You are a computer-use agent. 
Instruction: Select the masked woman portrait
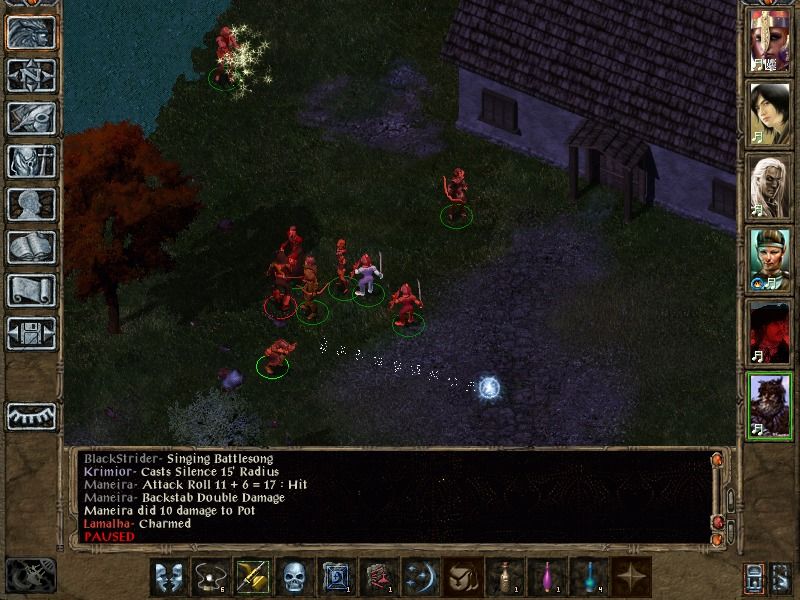[x=770, y=39]
